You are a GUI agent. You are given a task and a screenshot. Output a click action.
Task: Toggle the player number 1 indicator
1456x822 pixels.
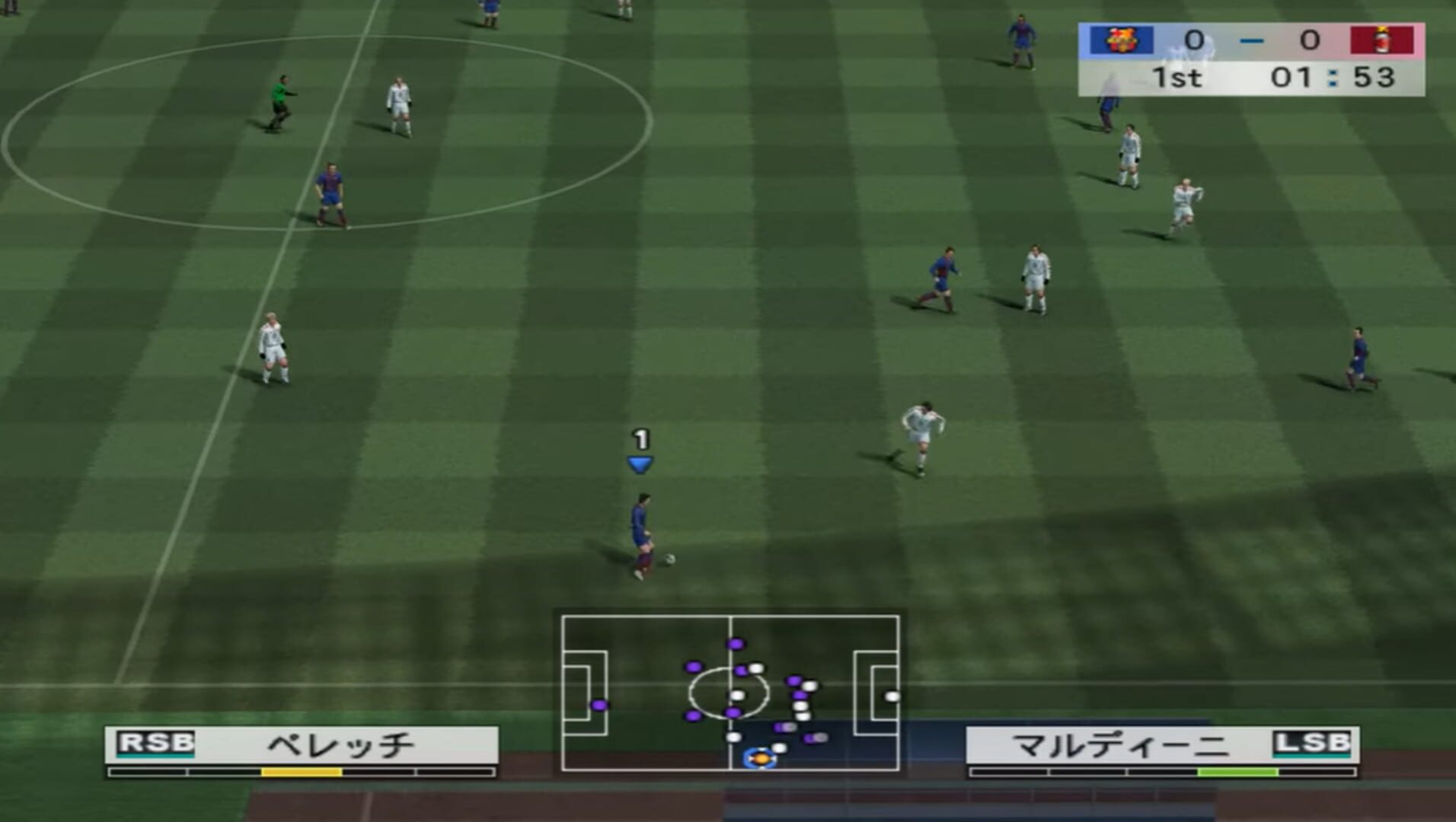point(640,439)
